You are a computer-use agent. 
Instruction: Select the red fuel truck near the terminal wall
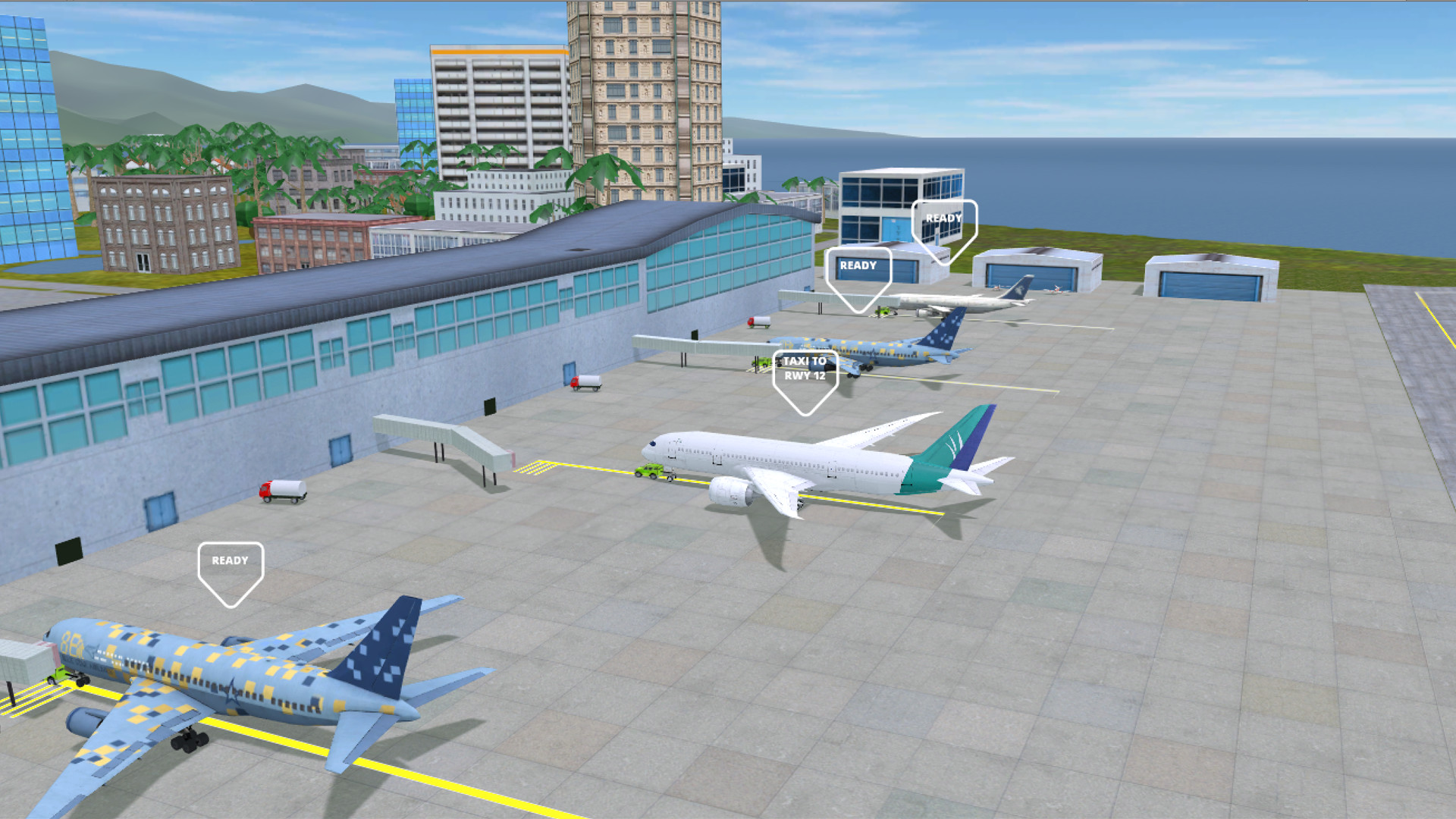coord(282,491)
